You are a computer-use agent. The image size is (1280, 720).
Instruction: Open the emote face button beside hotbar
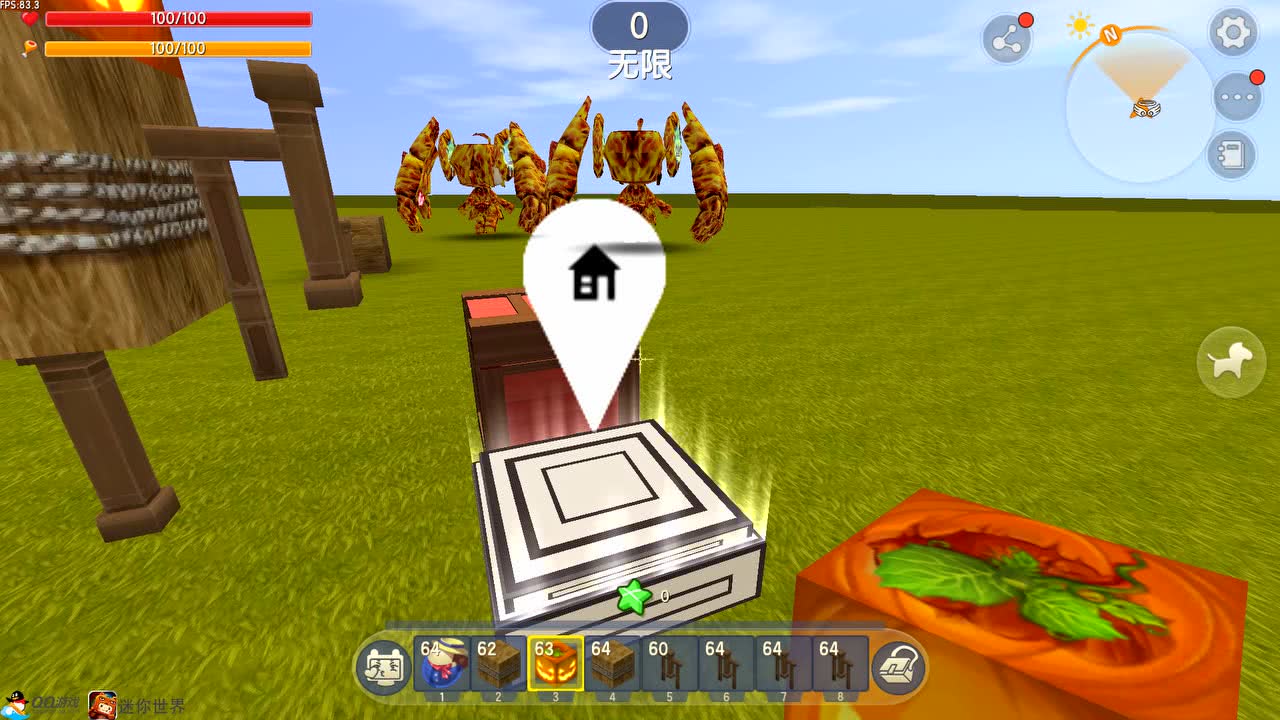[x=384, y=666]
